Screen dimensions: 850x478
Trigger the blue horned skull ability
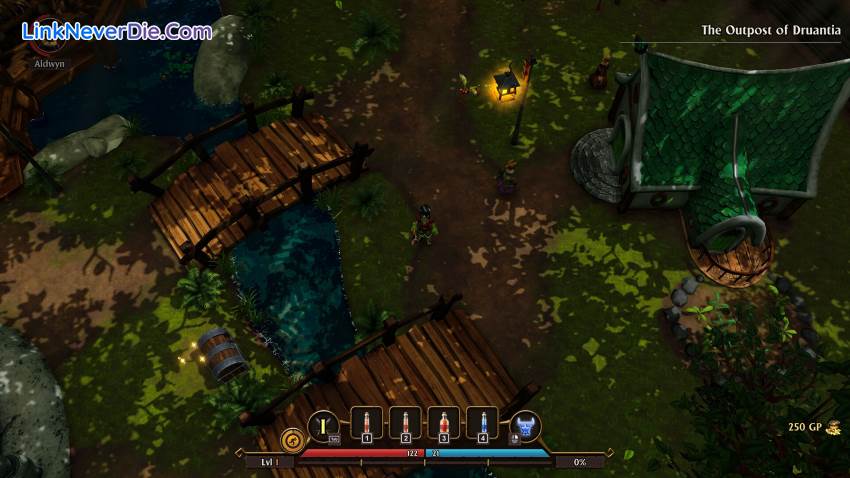pyautogui.click(x=525, y=426)
